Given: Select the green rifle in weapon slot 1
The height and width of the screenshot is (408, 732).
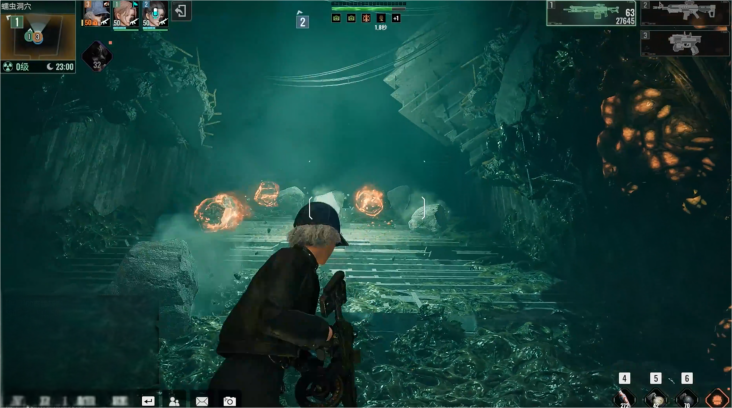Looking at the screenshot, I should click(x=592, y=13).
